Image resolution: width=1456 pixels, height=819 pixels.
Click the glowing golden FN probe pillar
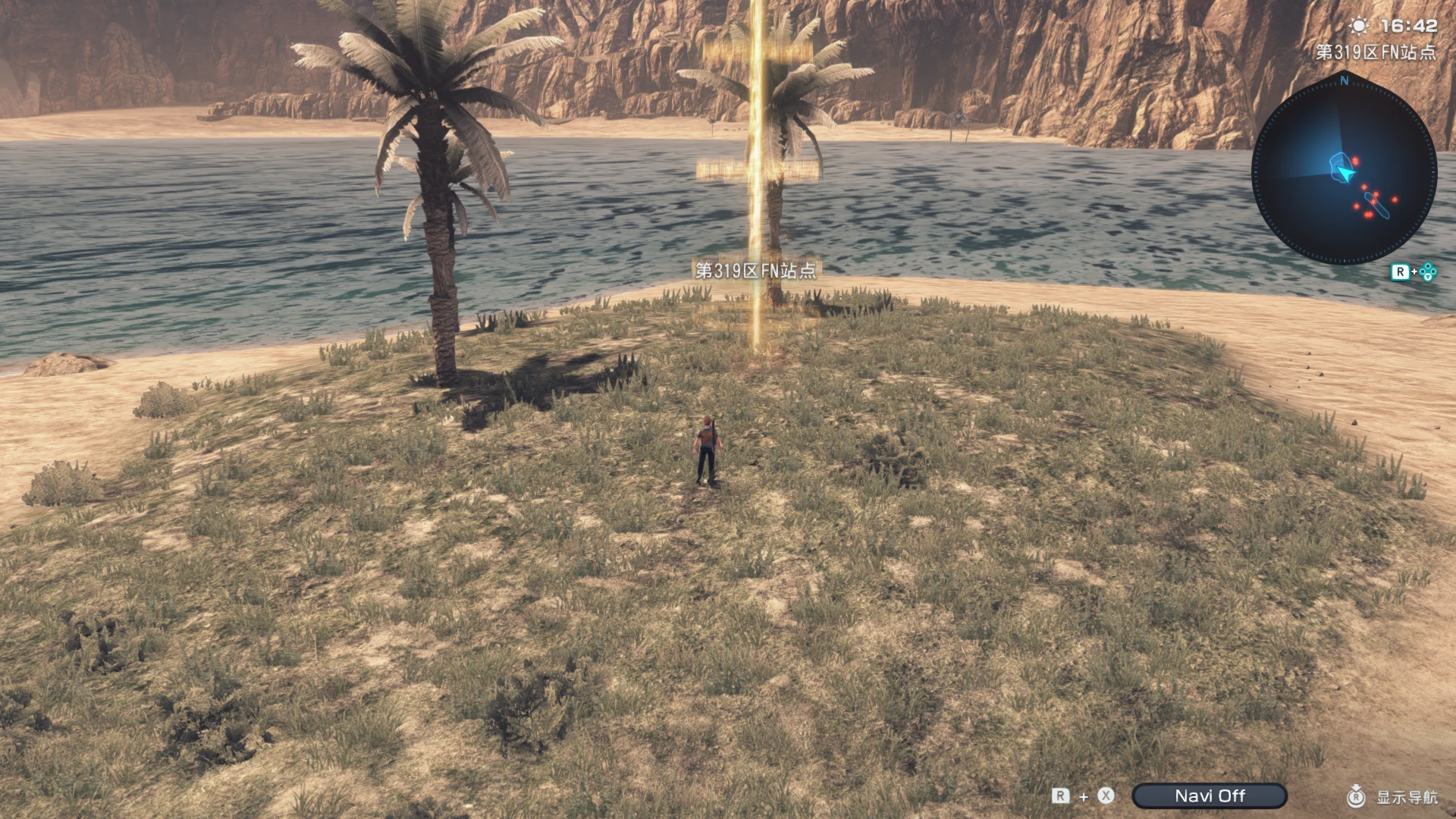click(x=758, y=190)
